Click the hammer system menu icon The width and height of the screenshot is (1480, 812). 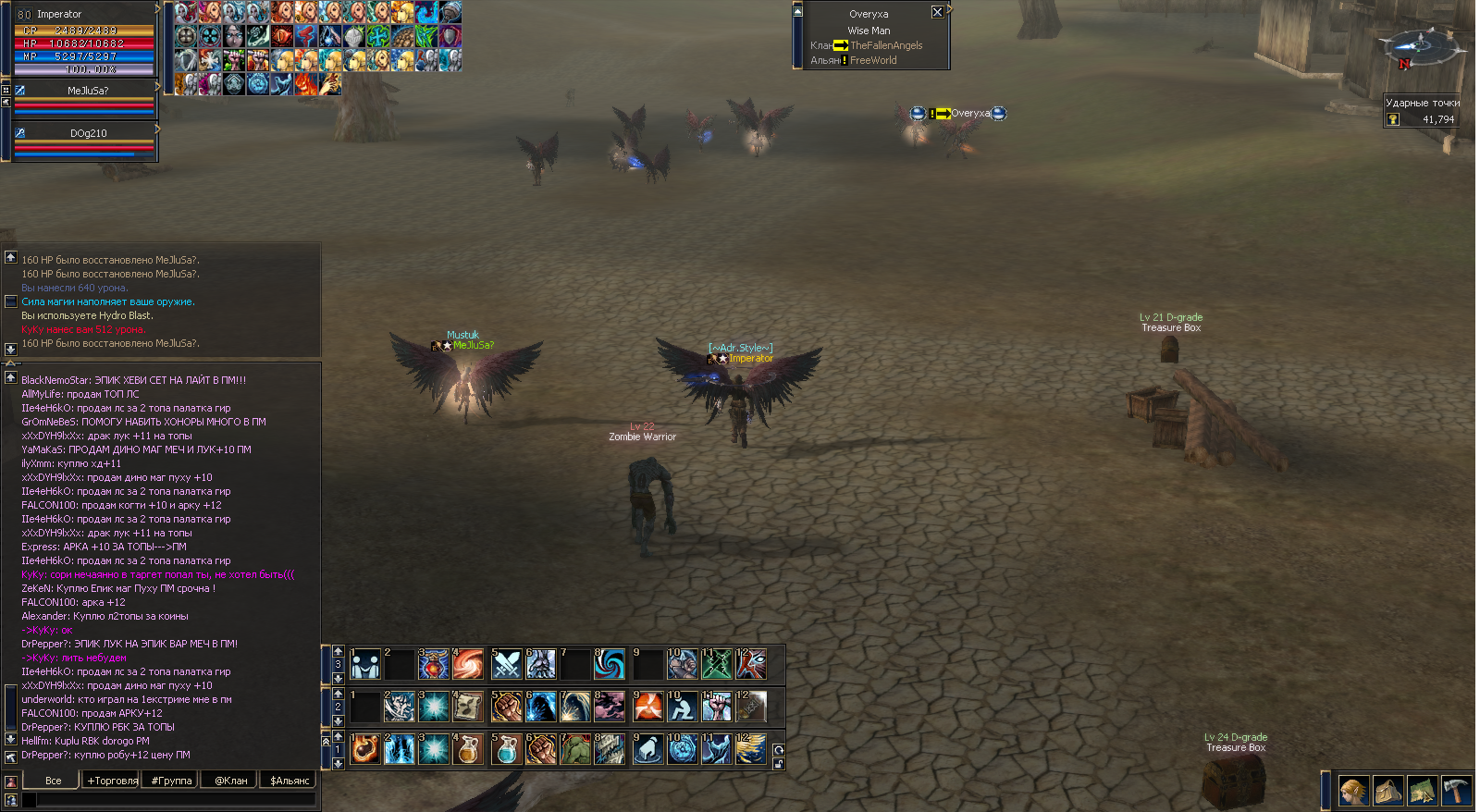(x=1456, y=791)
